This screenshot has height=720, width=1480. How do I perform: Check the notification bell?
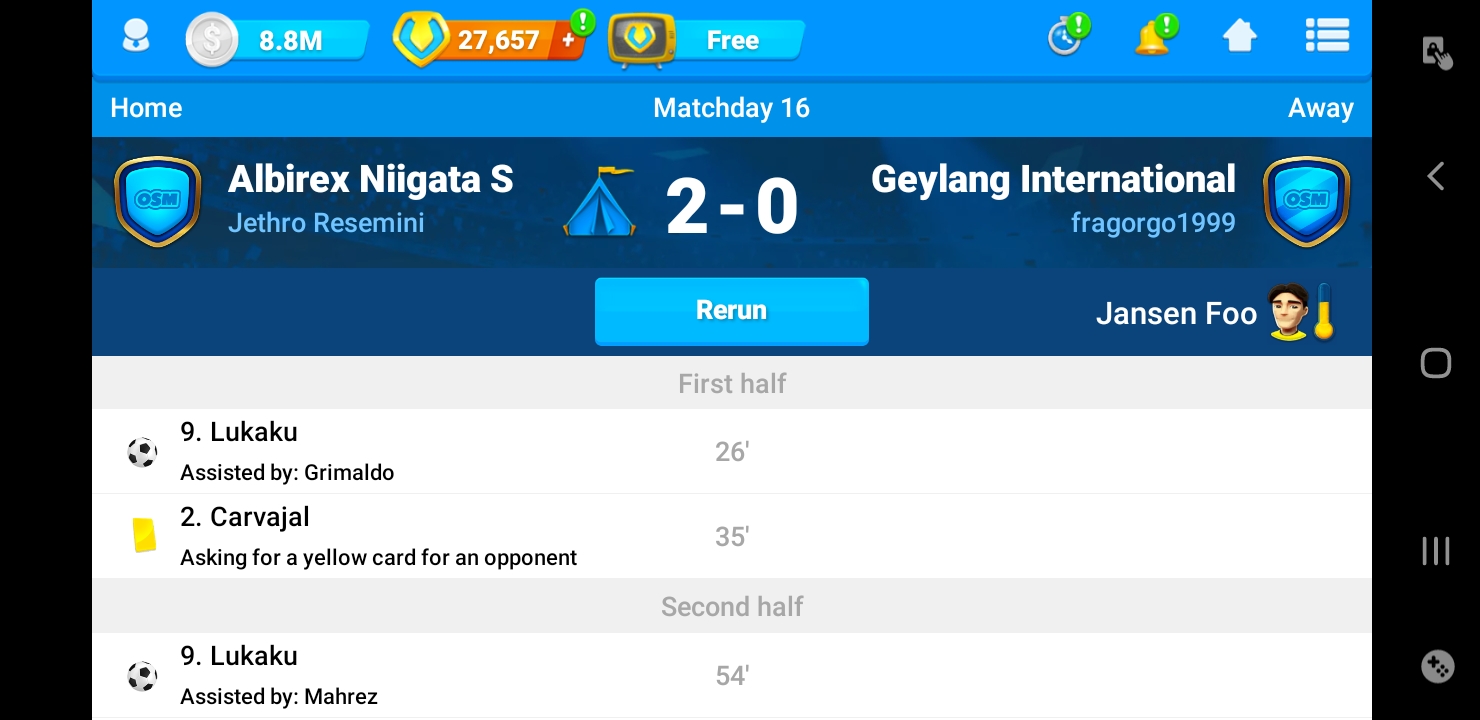[1152, 39]
